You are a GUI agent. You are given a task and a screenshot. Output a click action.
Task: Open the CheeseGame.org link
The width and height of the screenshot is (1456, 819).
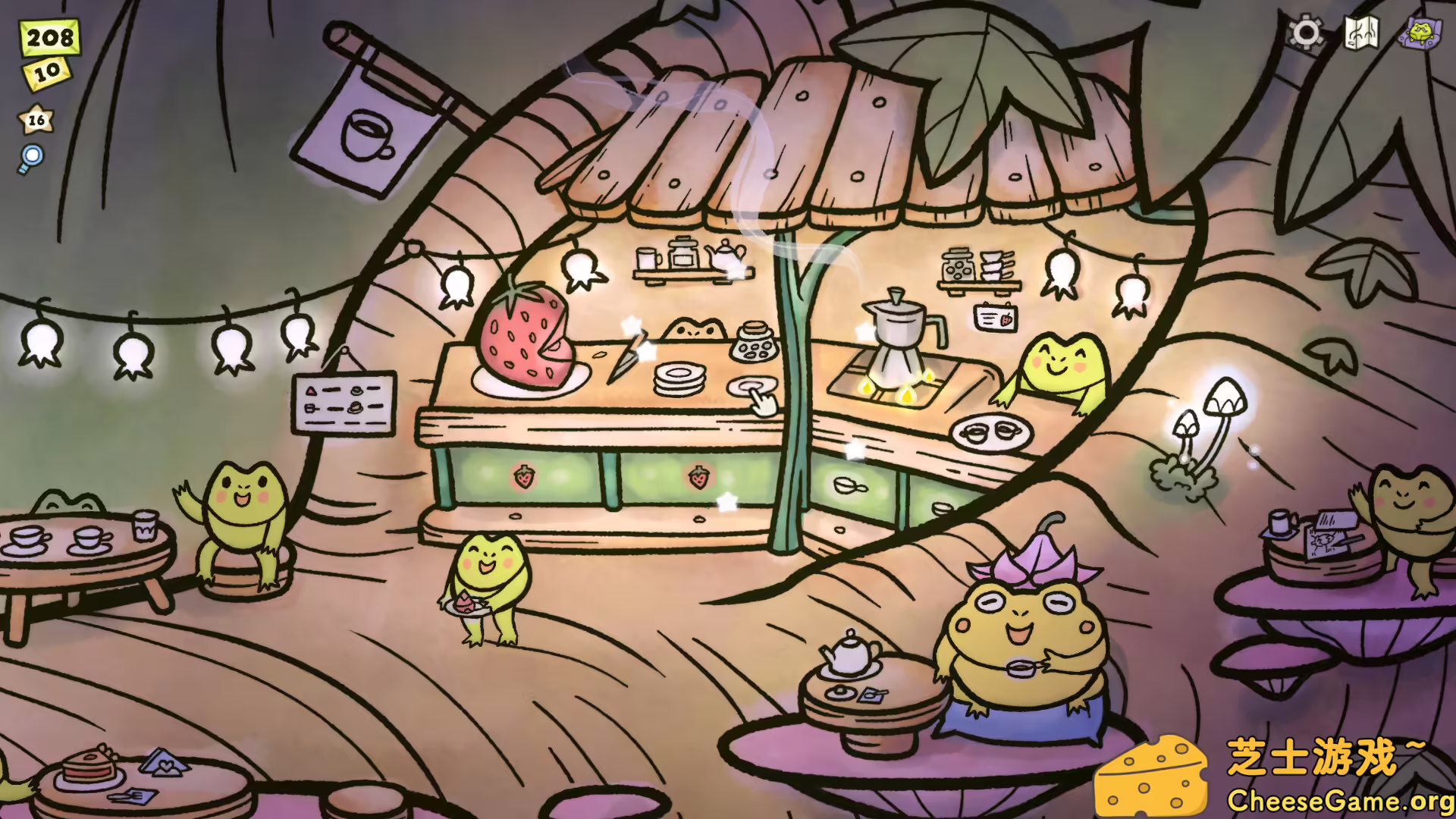[x=1341, y=799]
